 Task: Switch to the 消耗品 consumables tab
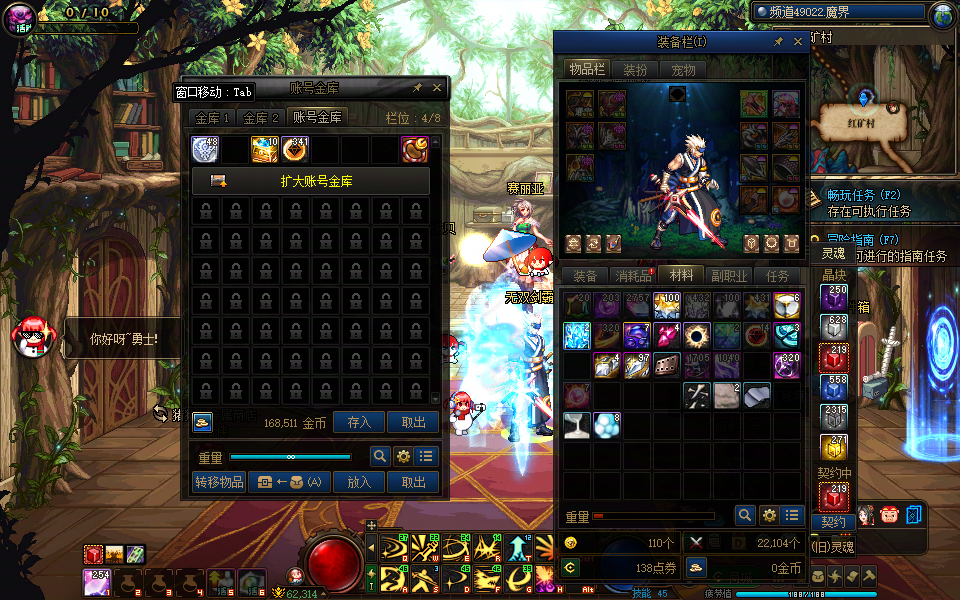click(632, 276)
